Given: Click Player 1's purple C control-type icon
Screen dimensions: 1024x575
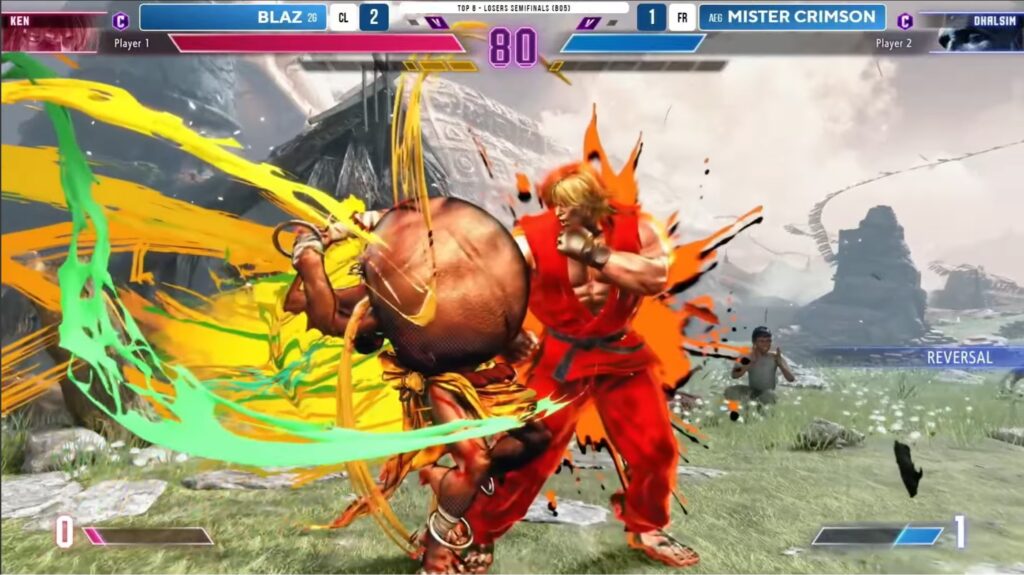Looking at the screenshot, I should (121, 20).
